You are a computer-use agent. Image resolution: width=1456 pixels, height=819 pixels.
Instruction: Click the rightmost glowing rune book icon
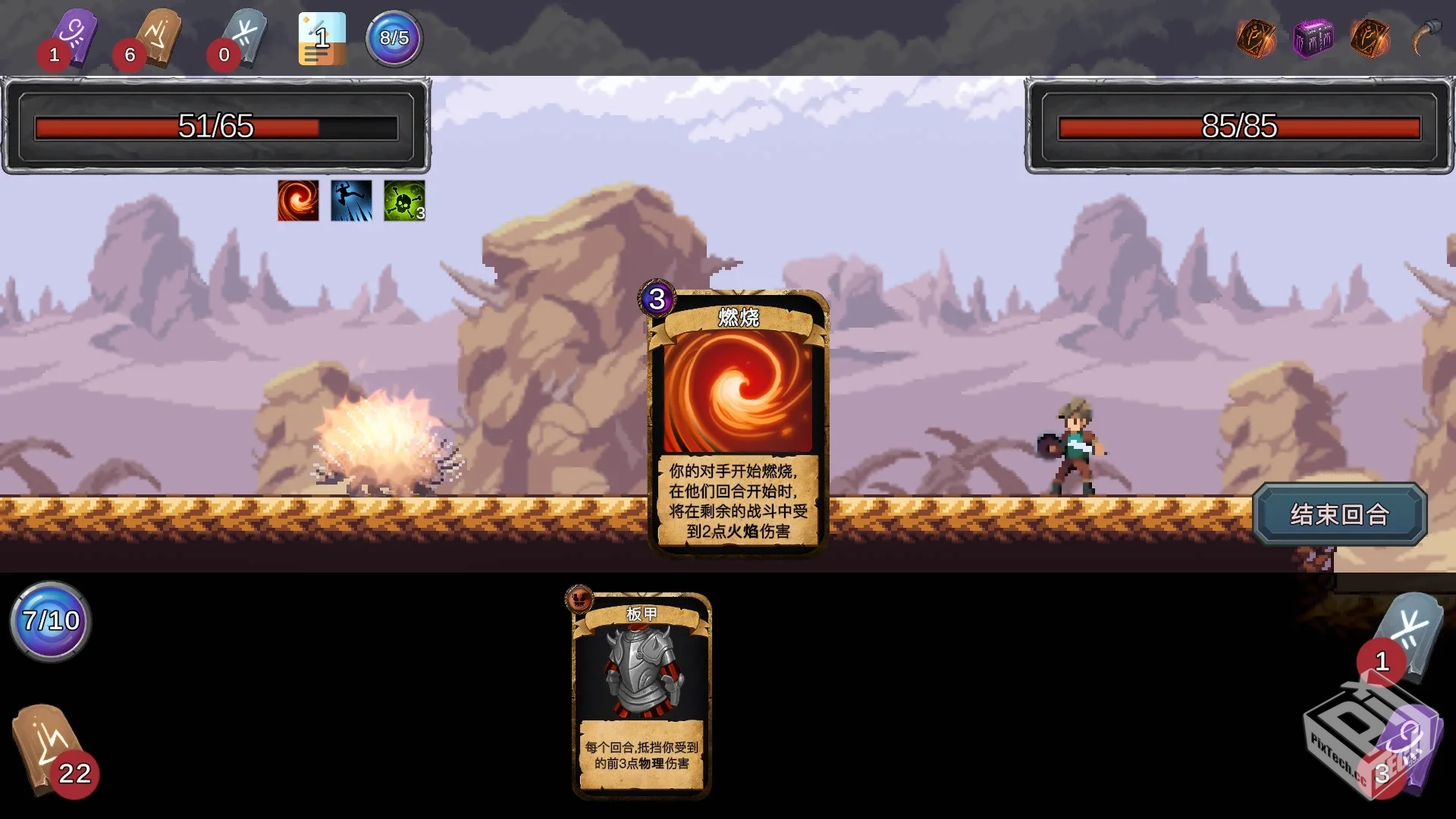point(1371,38)
